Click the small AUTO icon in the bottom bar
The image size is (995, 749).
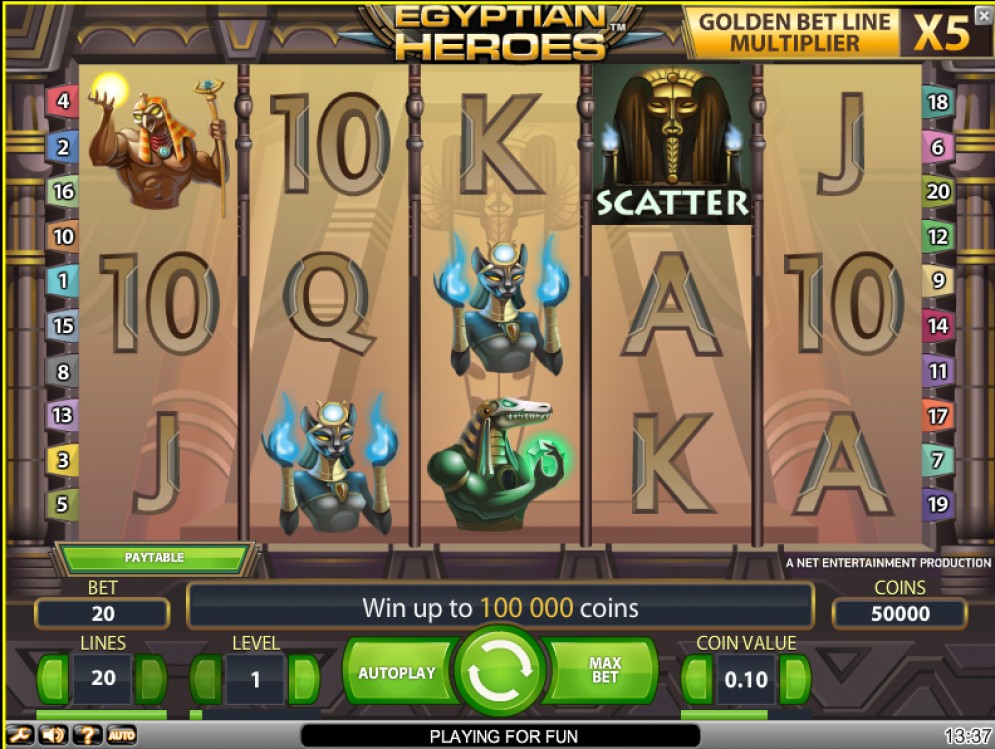[121, 736]
